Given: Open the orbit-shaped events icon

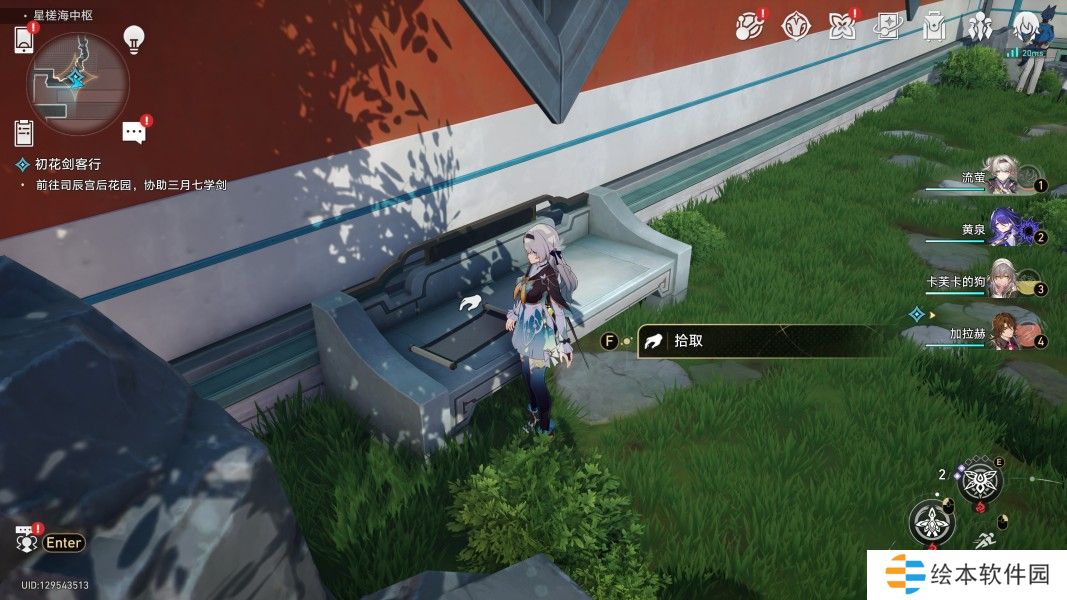Looking at the screenshot, I should 748,26.
